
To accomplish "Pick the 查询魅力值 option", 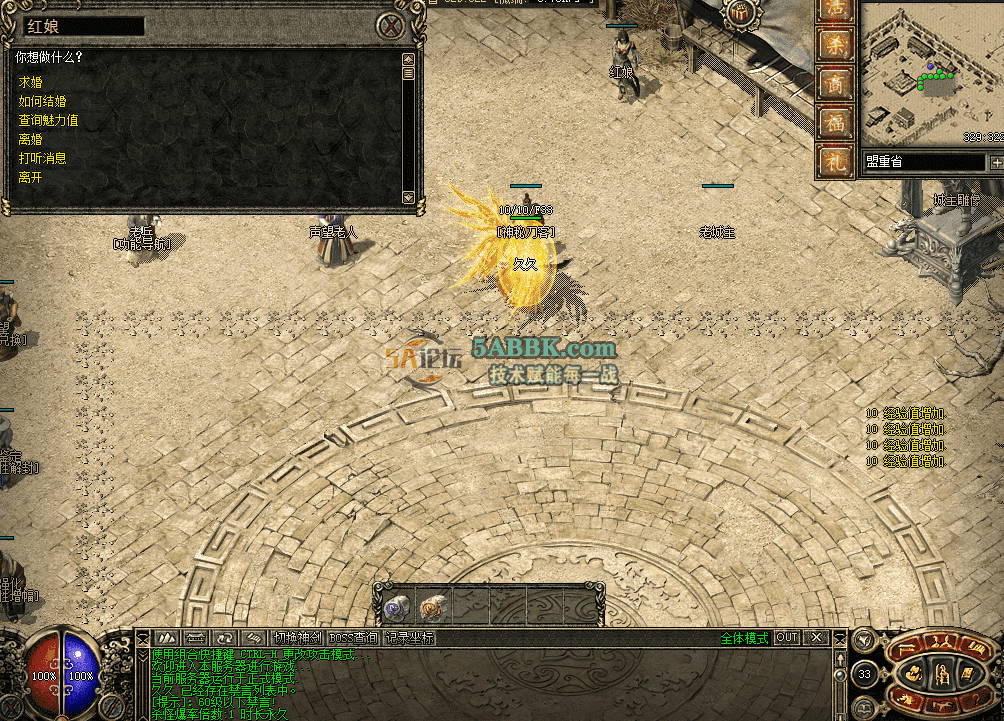I will pos(48,120).
